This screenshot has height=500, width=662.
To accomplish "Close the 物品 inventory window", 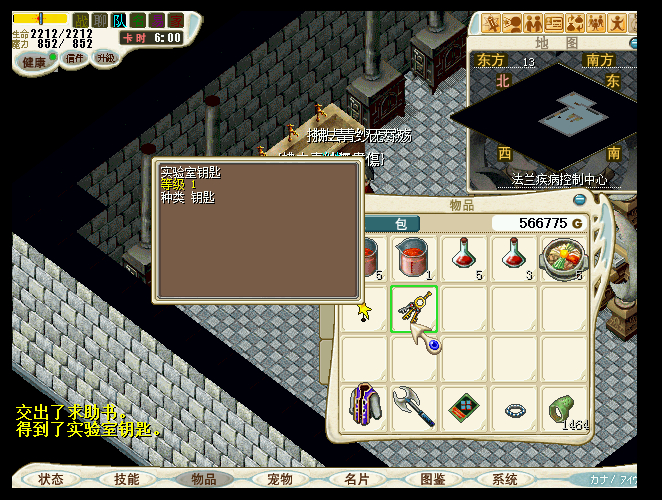I will (x=578, y=200).
